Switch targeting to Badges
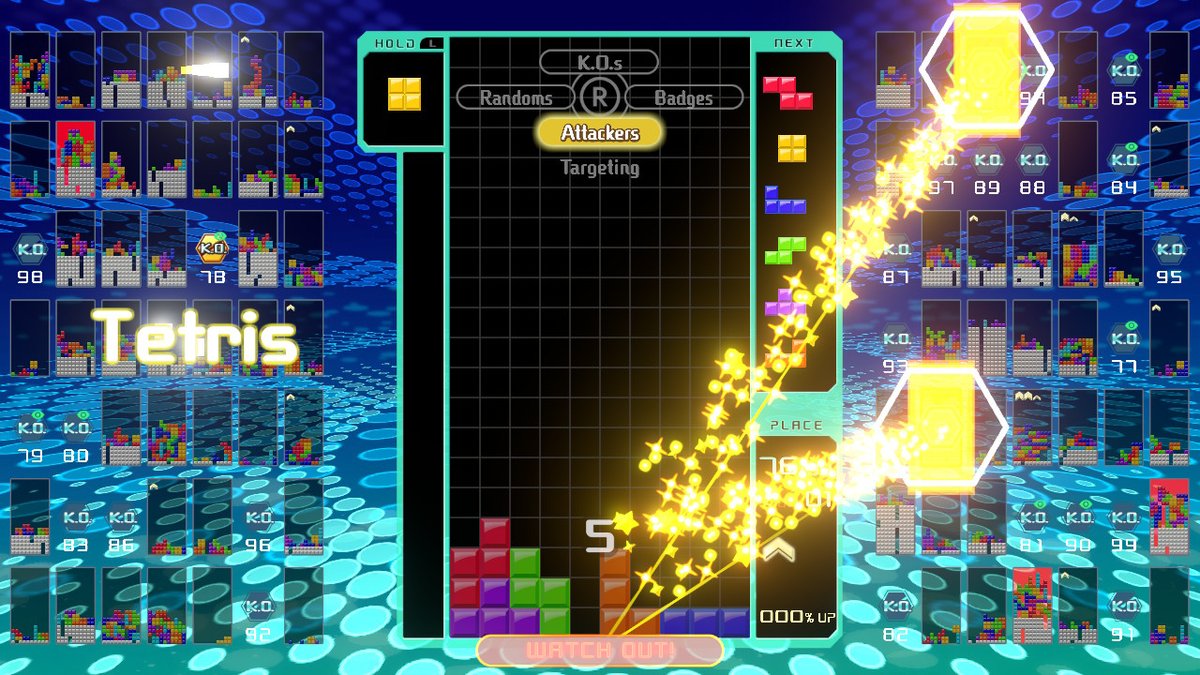Screen dimensions: 1200x675 684,98
